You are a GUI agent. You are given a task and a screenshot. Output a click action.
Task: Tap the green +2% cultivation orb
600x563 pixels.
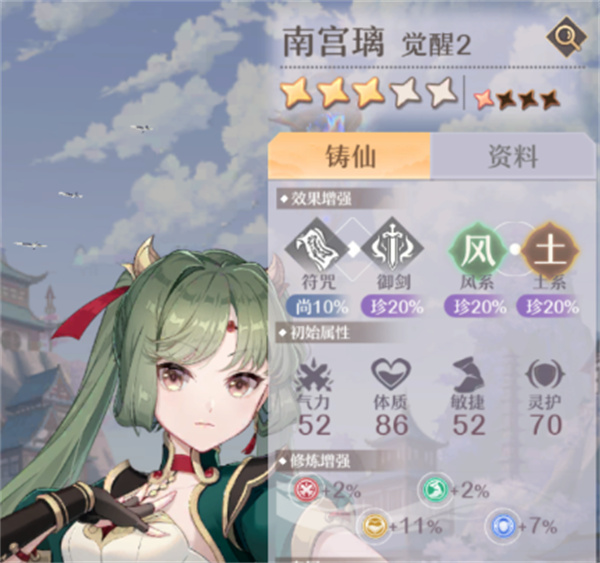431,489
